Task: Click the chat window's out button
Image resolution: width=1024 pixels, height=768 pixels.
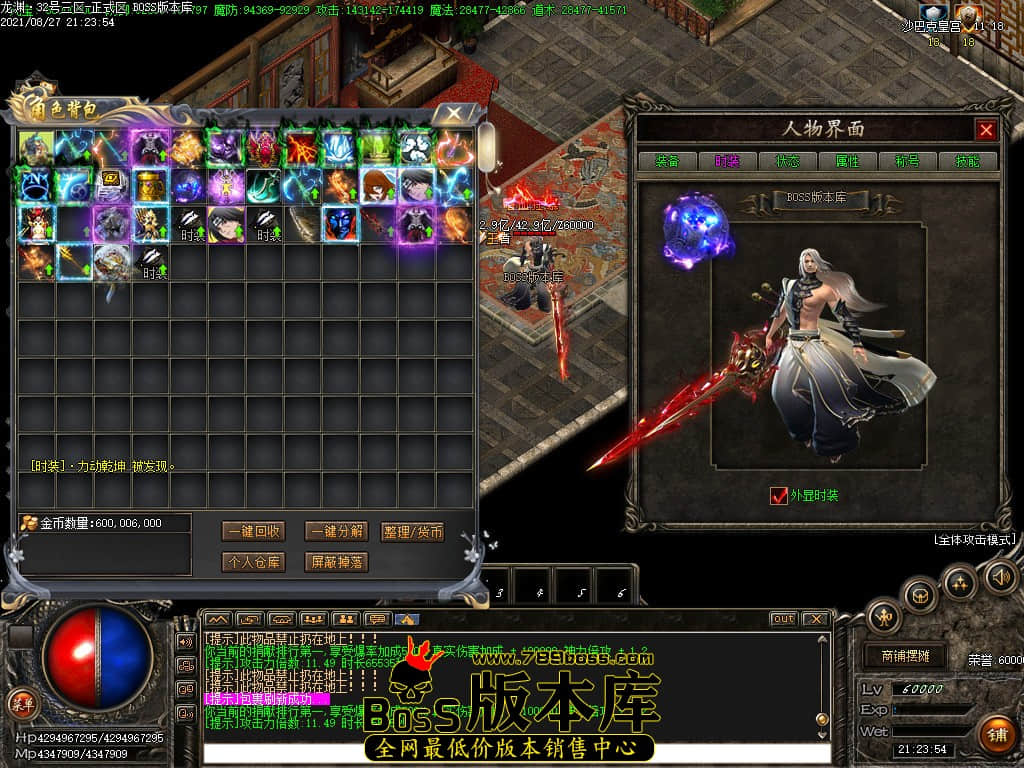Action: click(783, 619)
